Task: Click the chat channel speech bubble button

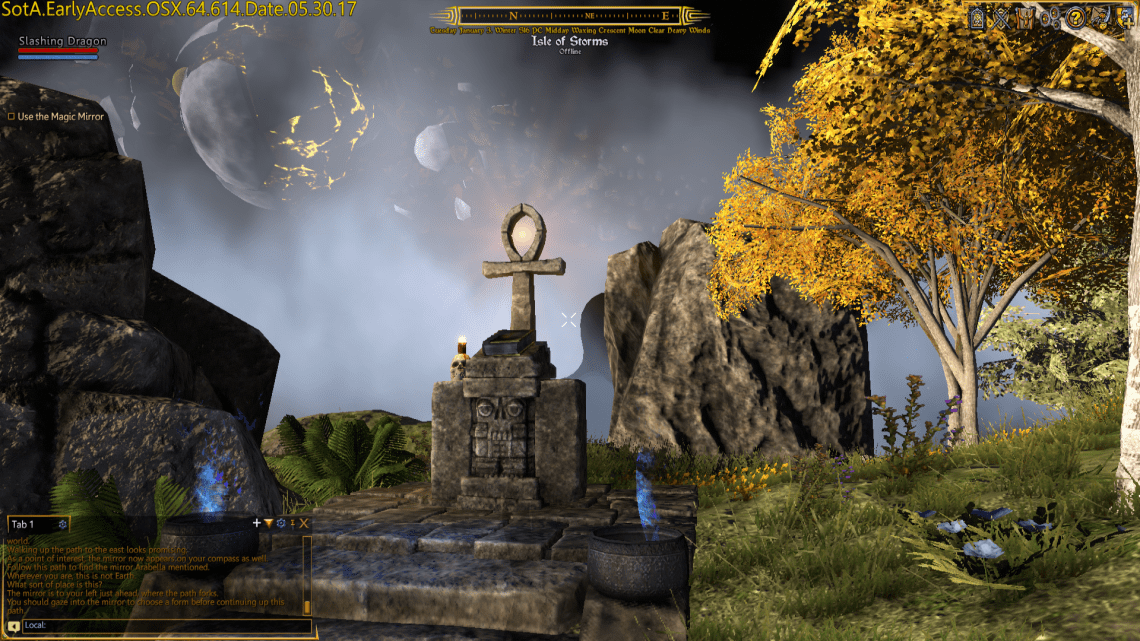Action: coord(13,627)
